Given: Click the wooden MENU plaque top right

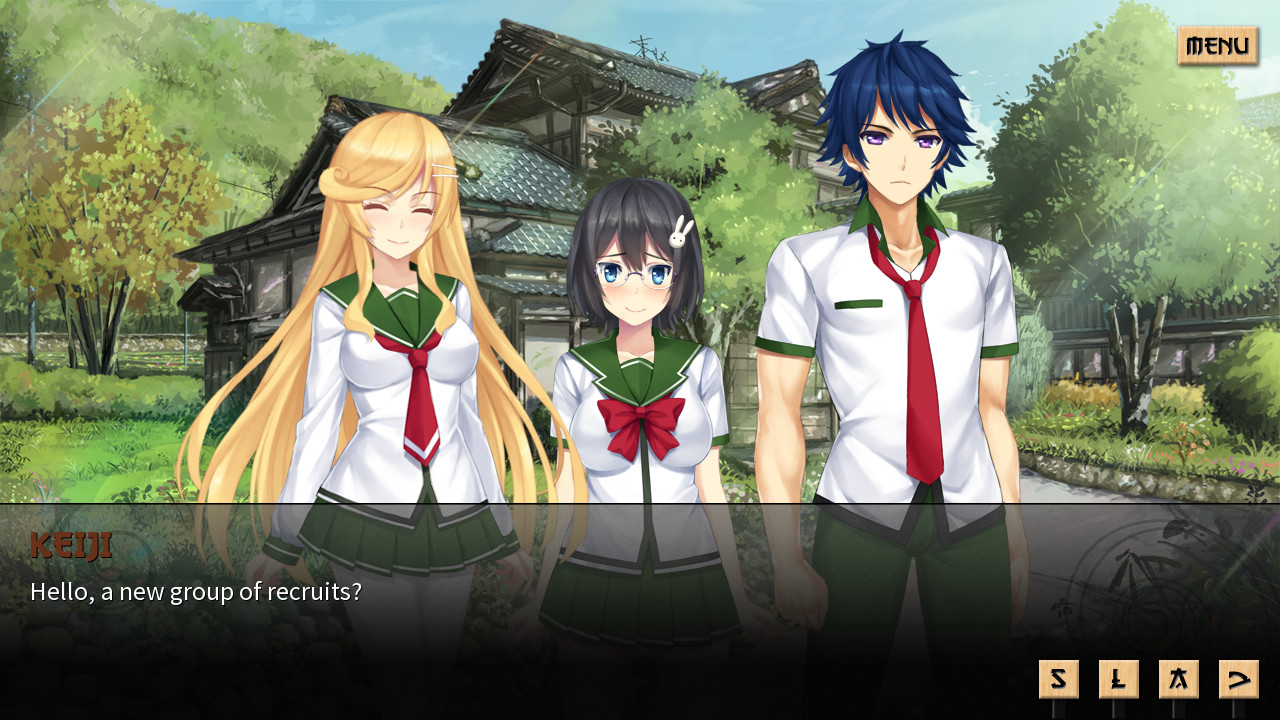Looking at the screenshot, I should 1219,44.
